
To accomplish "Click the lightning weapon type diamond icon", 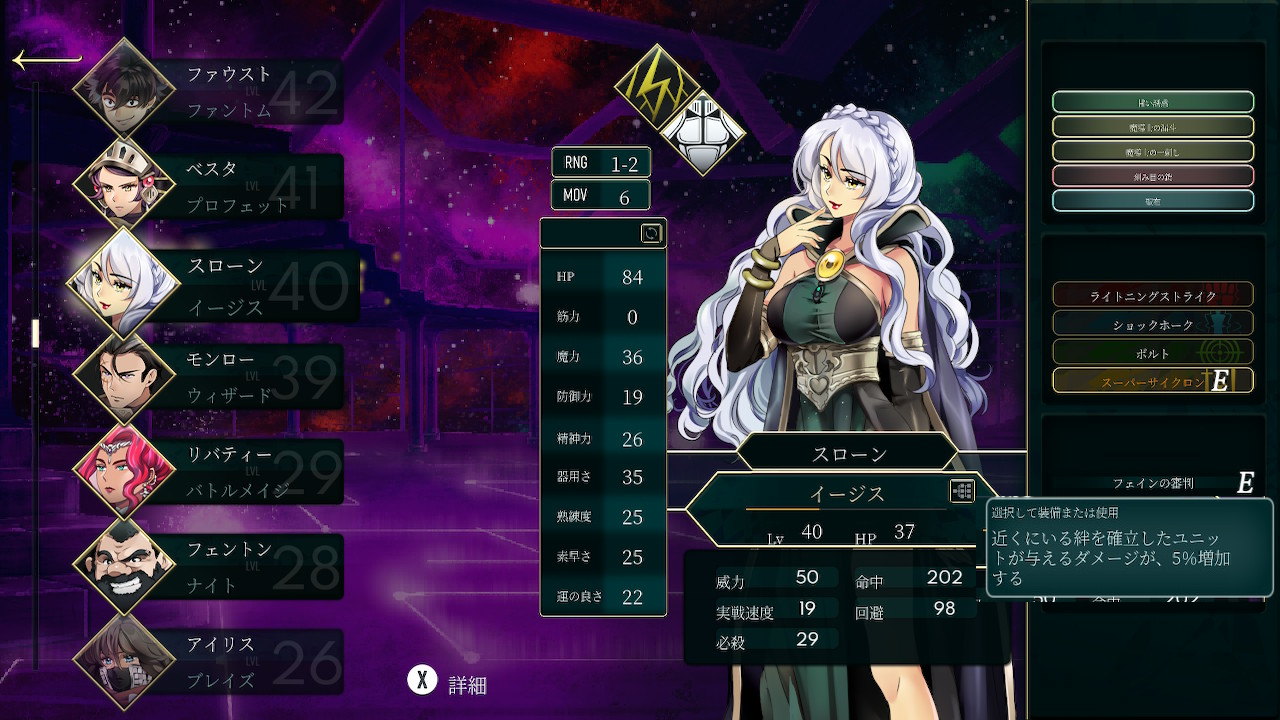I will (656, 86).
